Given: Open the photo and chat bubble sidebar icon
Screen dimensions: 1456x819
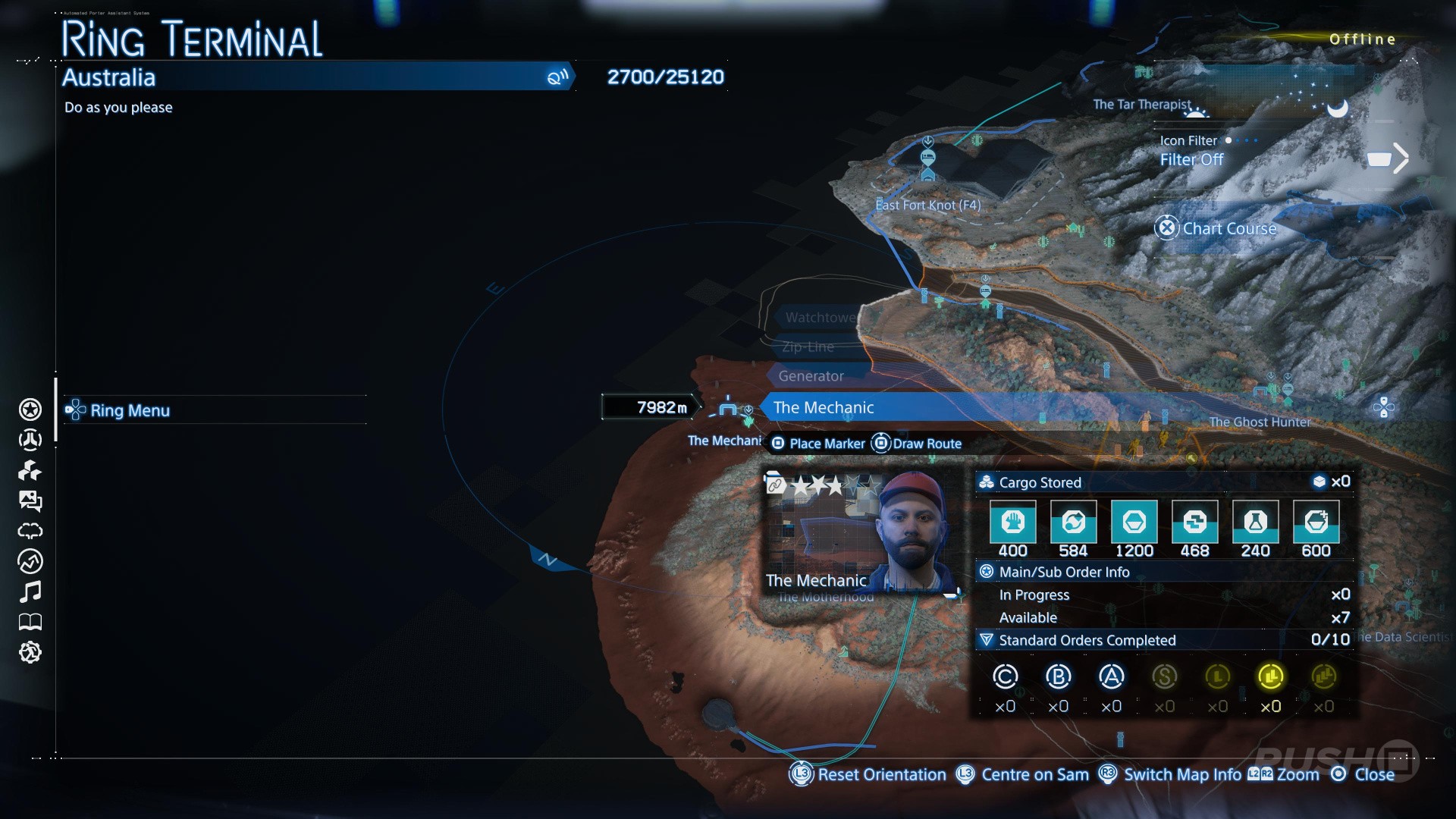Looking at the screenshot, I should point(30,500).
